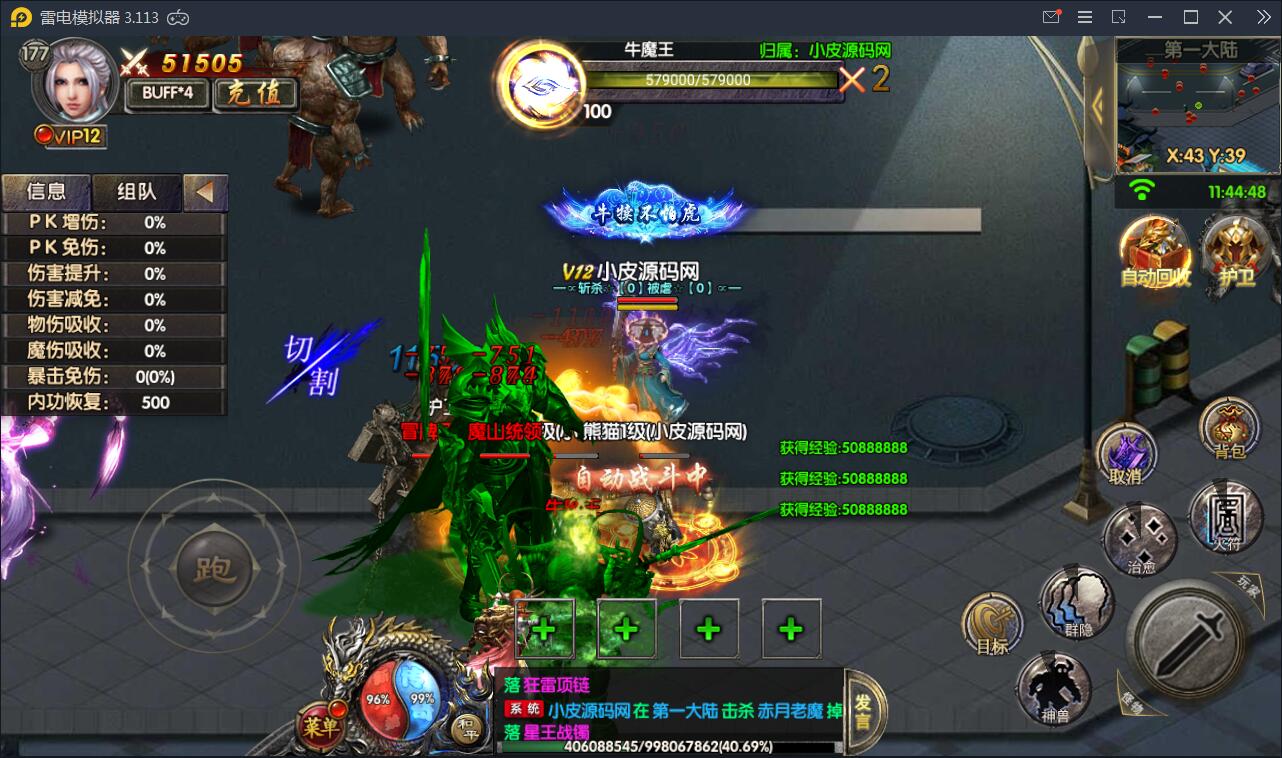1282x758 pixels.
Task: Open the LDPlayer hamburger menu
Action: point(1084,16)
